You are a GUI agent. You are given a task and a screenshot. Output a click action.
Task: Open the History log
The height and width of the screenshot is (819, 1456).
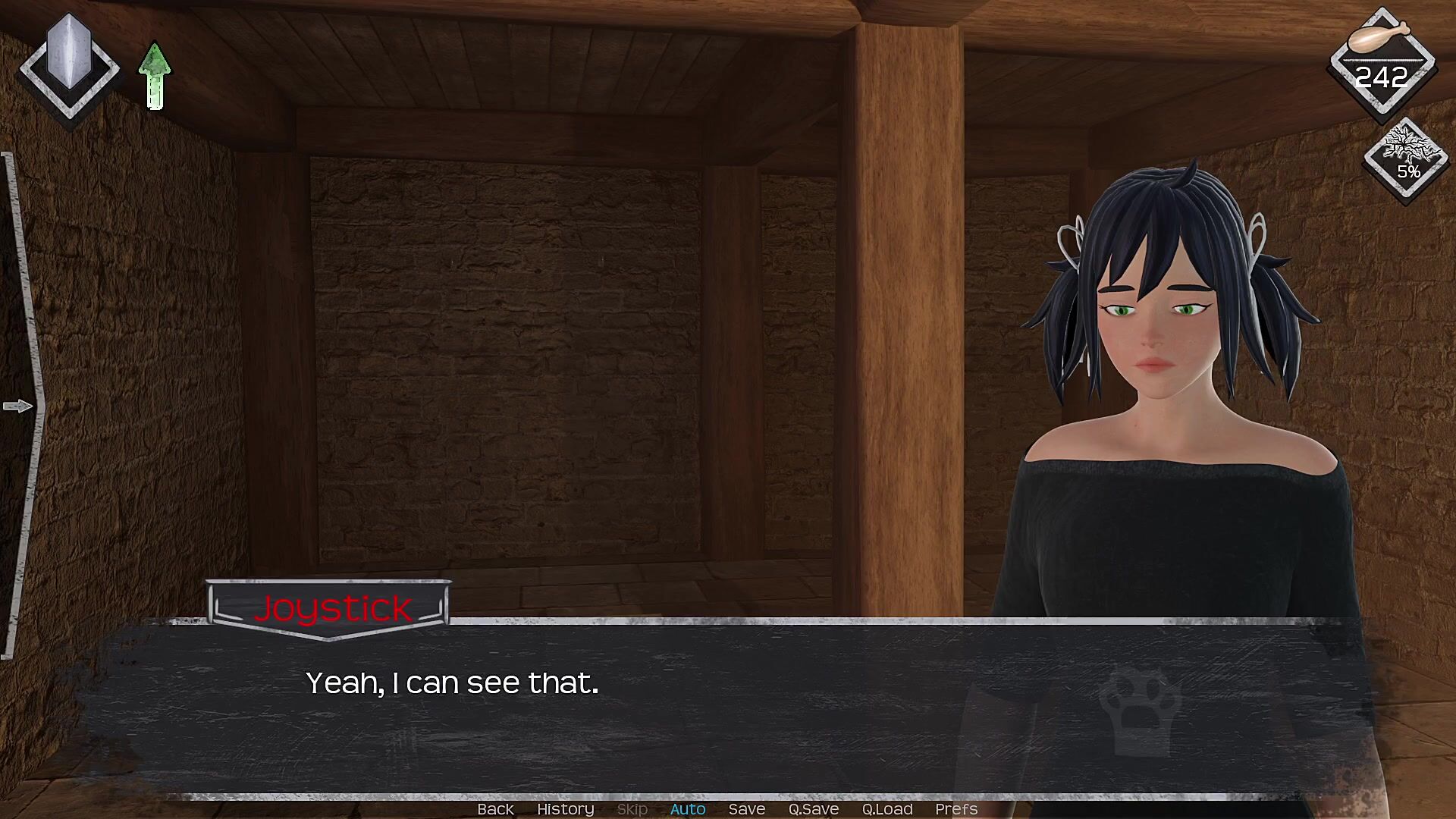point(565,809)
